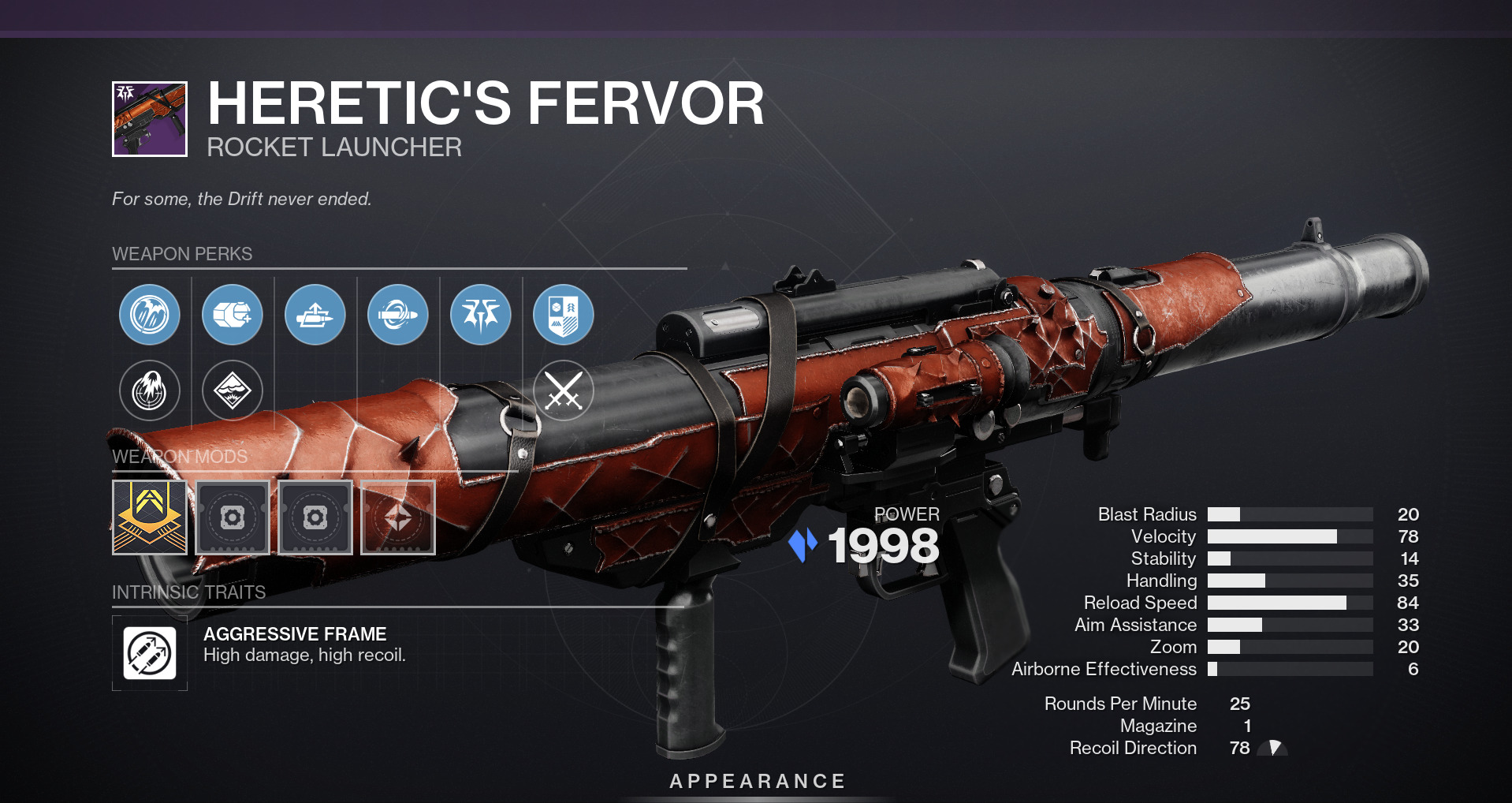
Task: Select the perk showing a bullet with up arrow
Action: [315, 315]
